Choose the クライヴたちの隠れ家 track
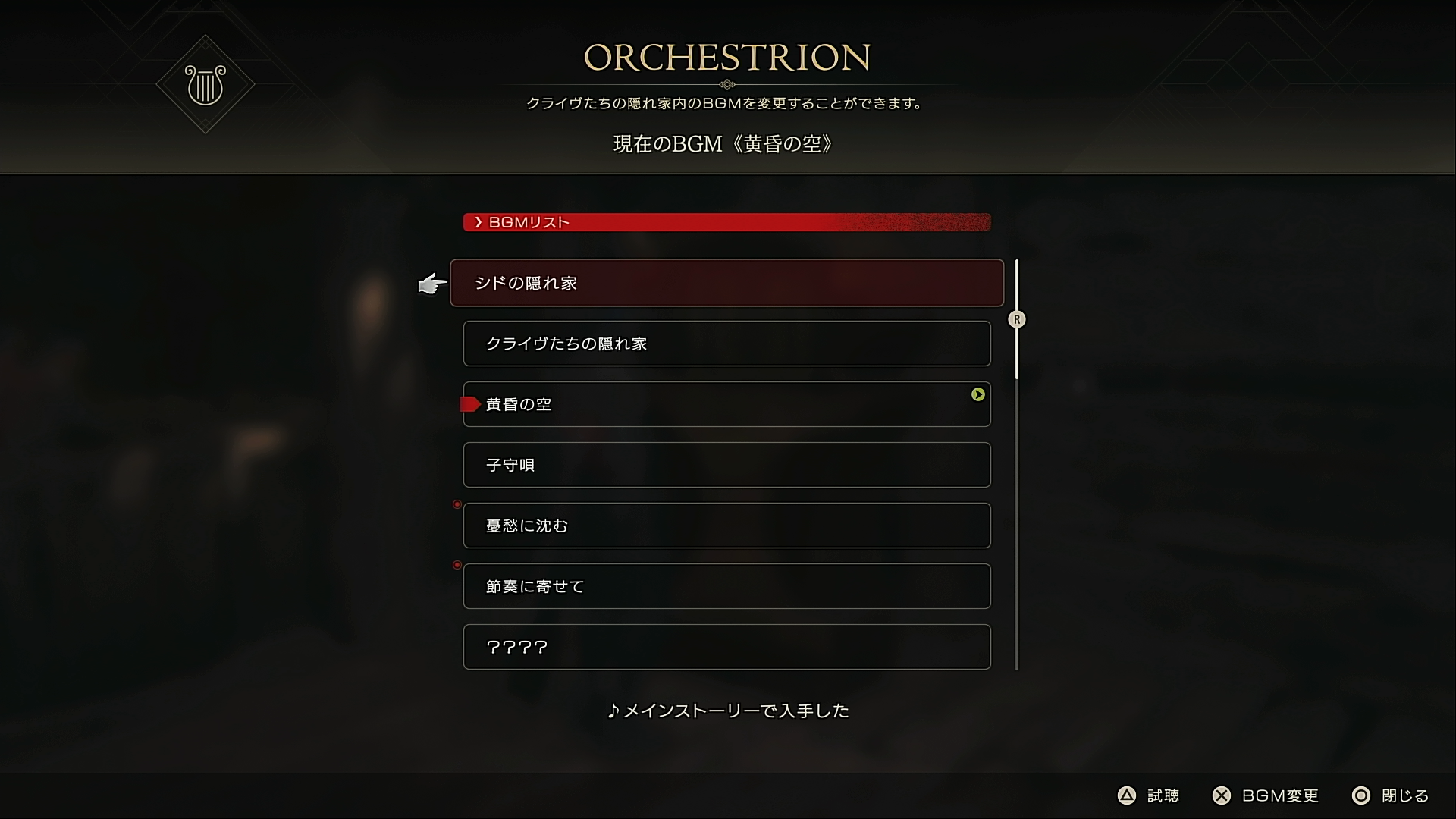1456x819 pixels. [x=726, y=344]
